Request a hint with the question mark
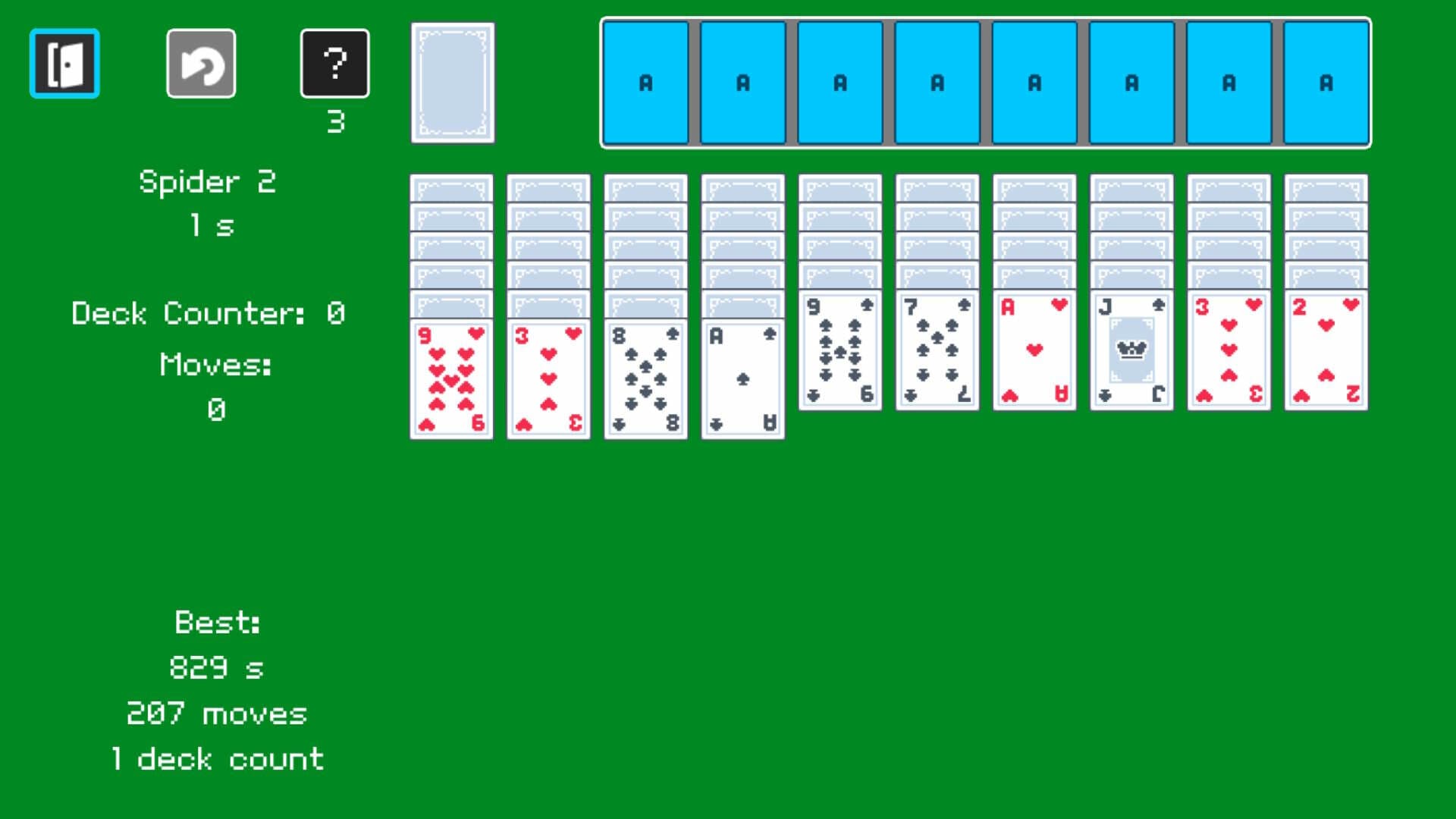This screenshot has width=1456, height=819. (x=334, y=63)
